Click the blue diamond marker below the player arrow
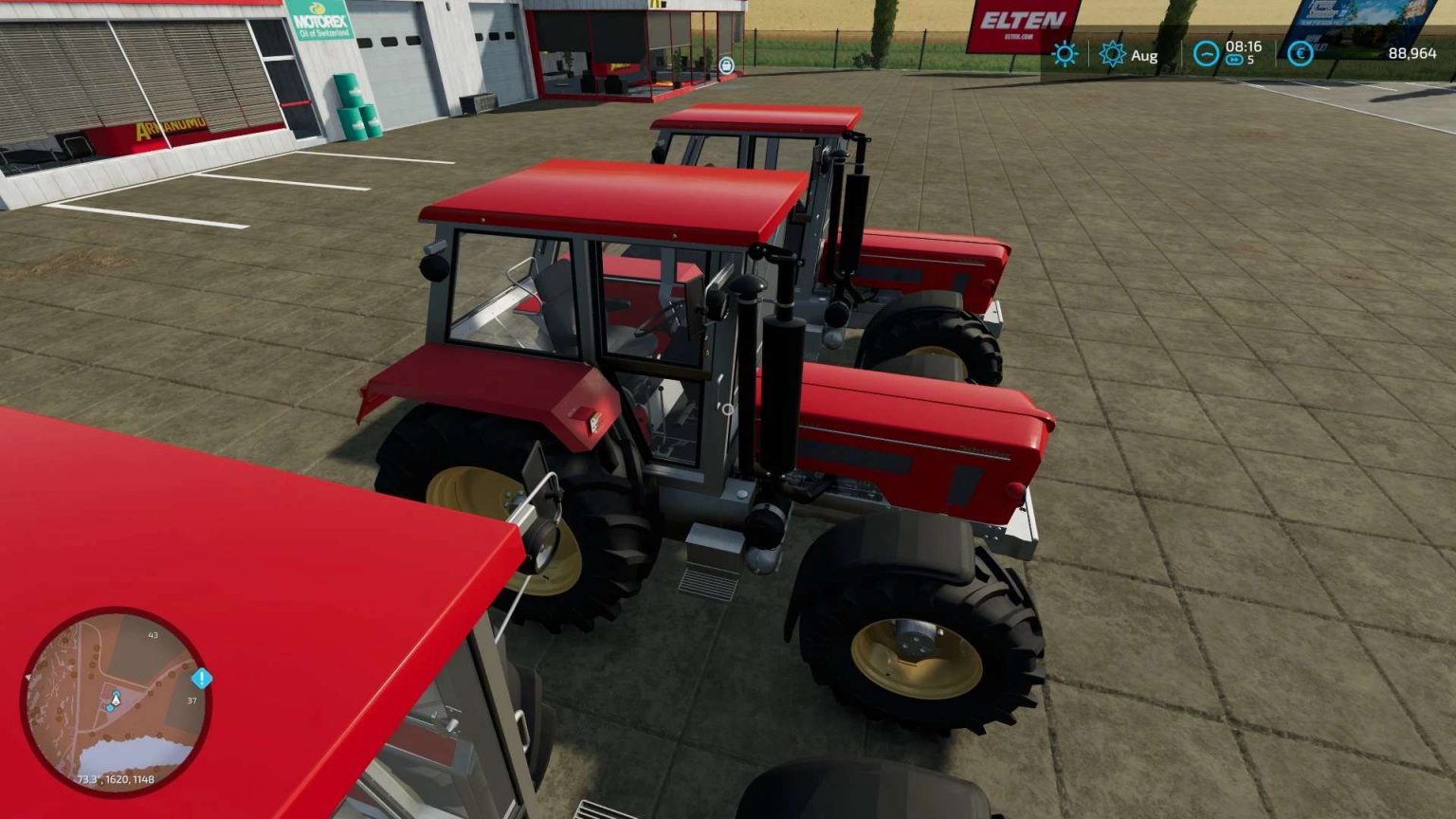Screen dimensions: 1456x819 (x=111, y=709)
